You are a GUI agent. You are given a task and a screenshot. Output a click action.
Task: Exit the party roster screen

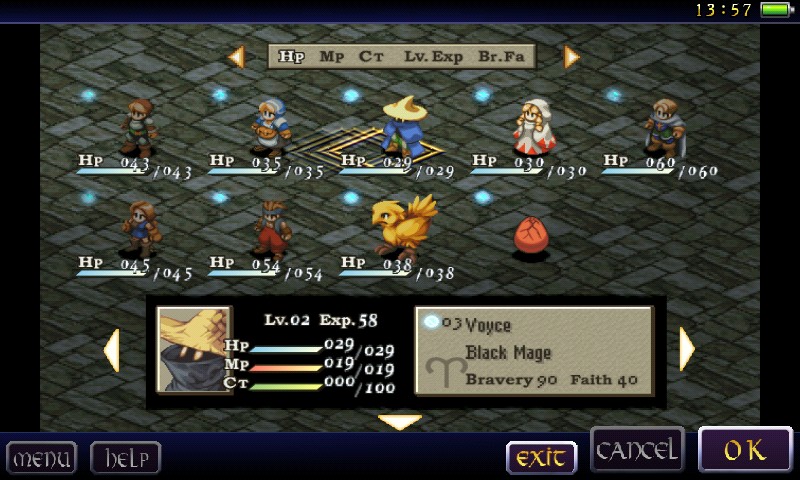click(x=541, y=458)
